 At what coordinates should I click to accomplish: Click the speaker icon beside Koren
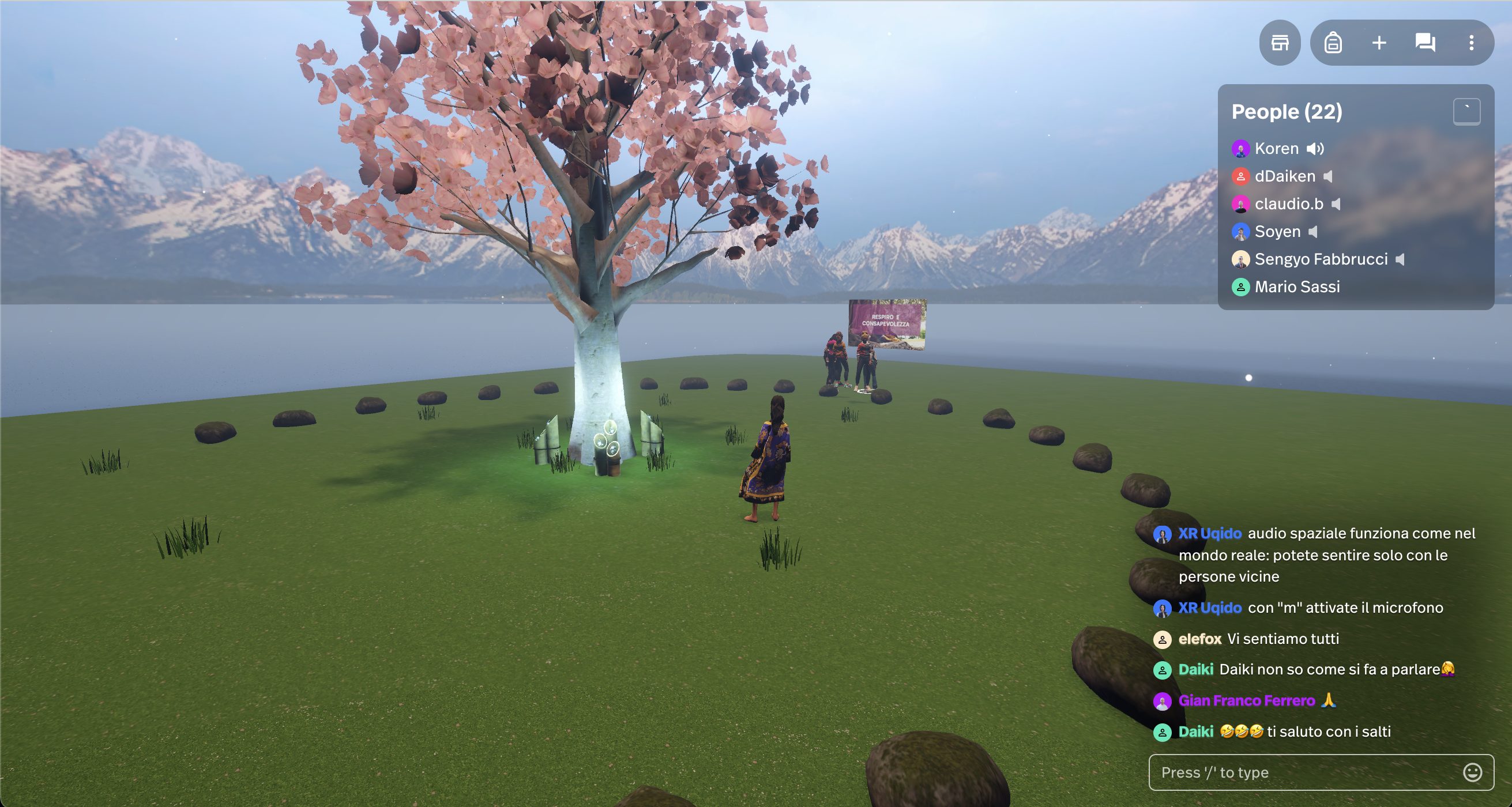pos(1315,149)
